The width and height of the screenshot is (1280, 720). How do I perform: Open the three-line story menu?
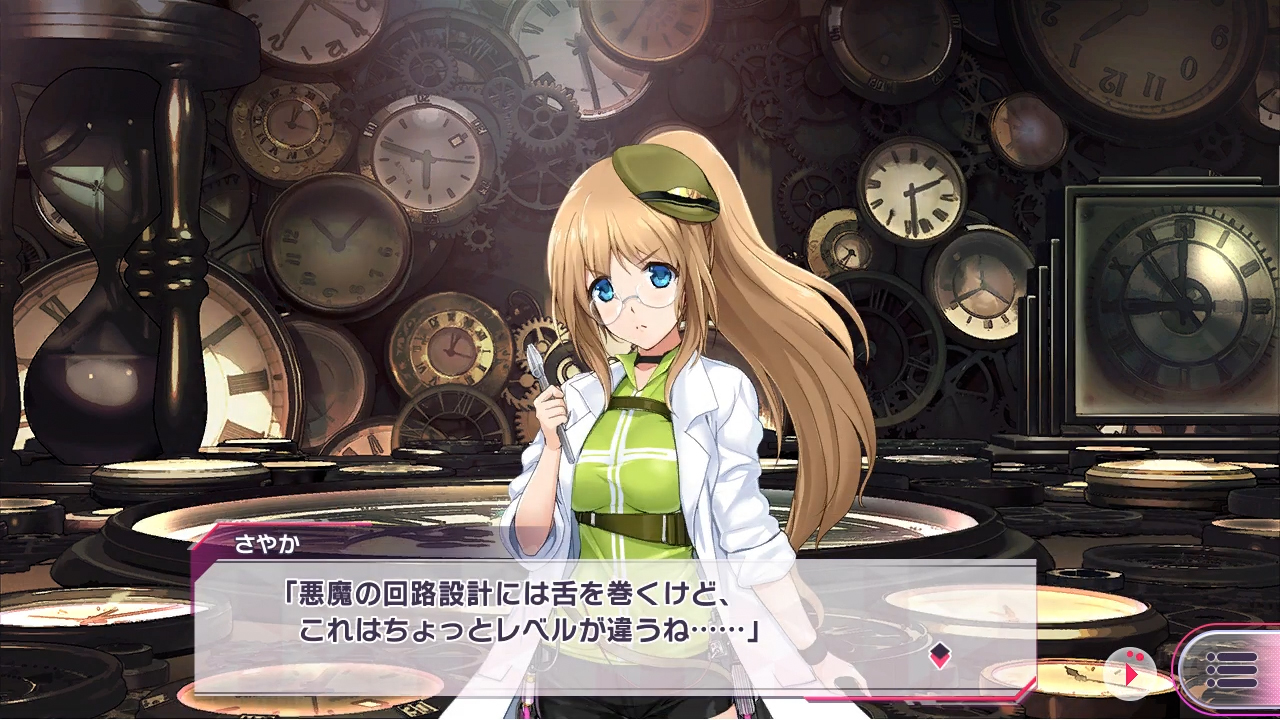pos(1230,669)
